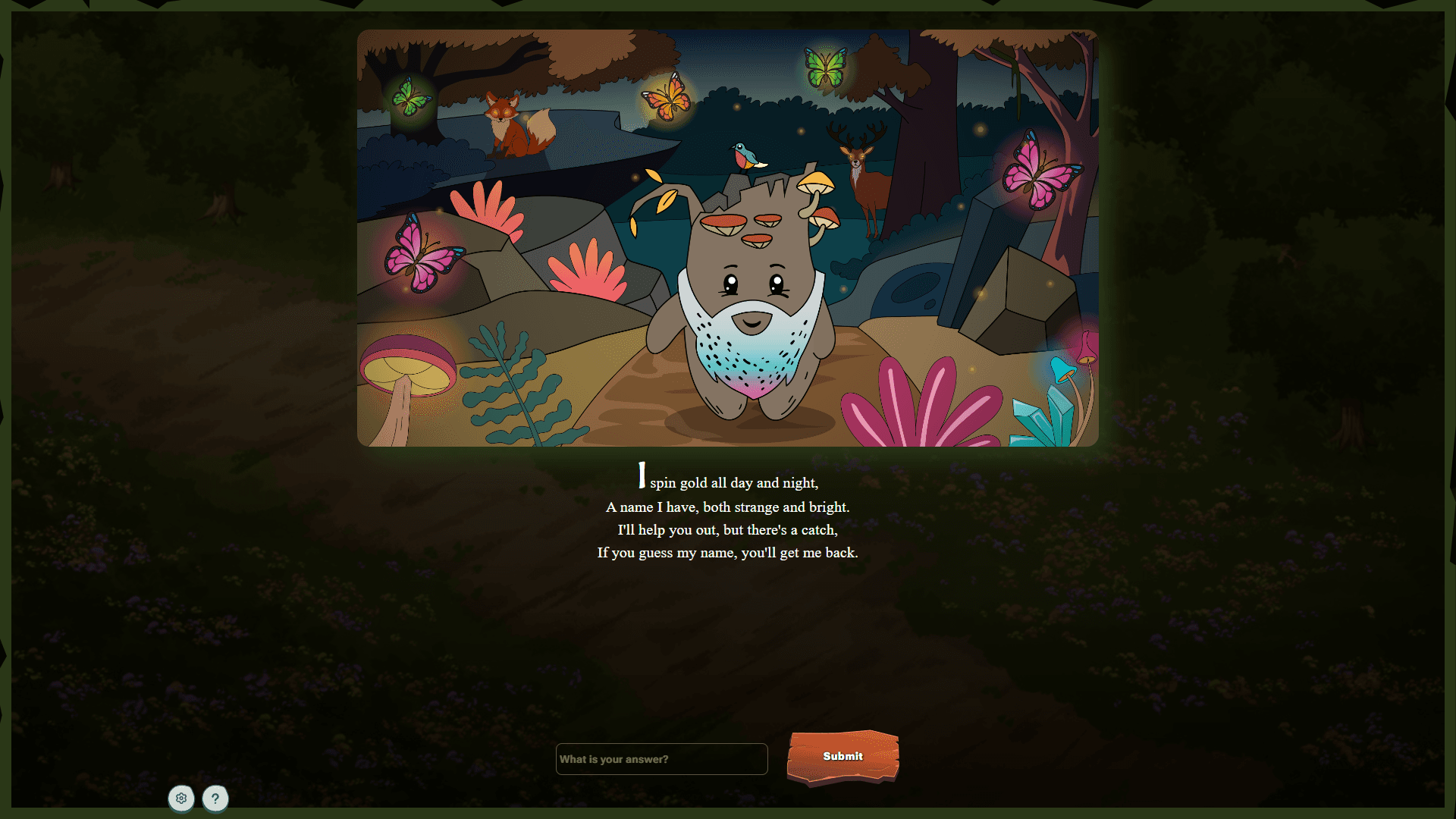Click the answer input field
The height and width of the screenshot is (819, 1456).
point(661,758)
